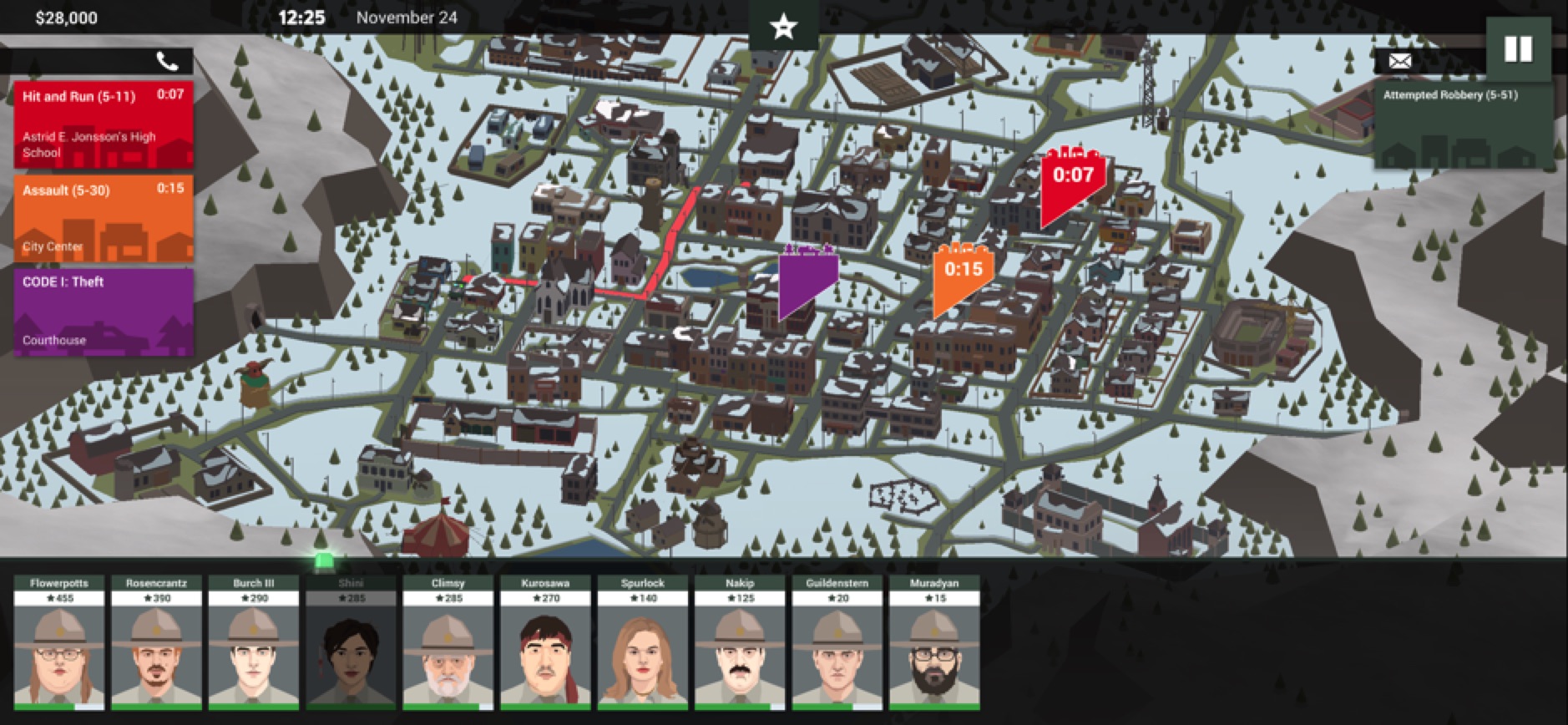Select the dimmed Shini officer card
The height and width of the screenshot is (725, 1568).
[x=351, y=643]
